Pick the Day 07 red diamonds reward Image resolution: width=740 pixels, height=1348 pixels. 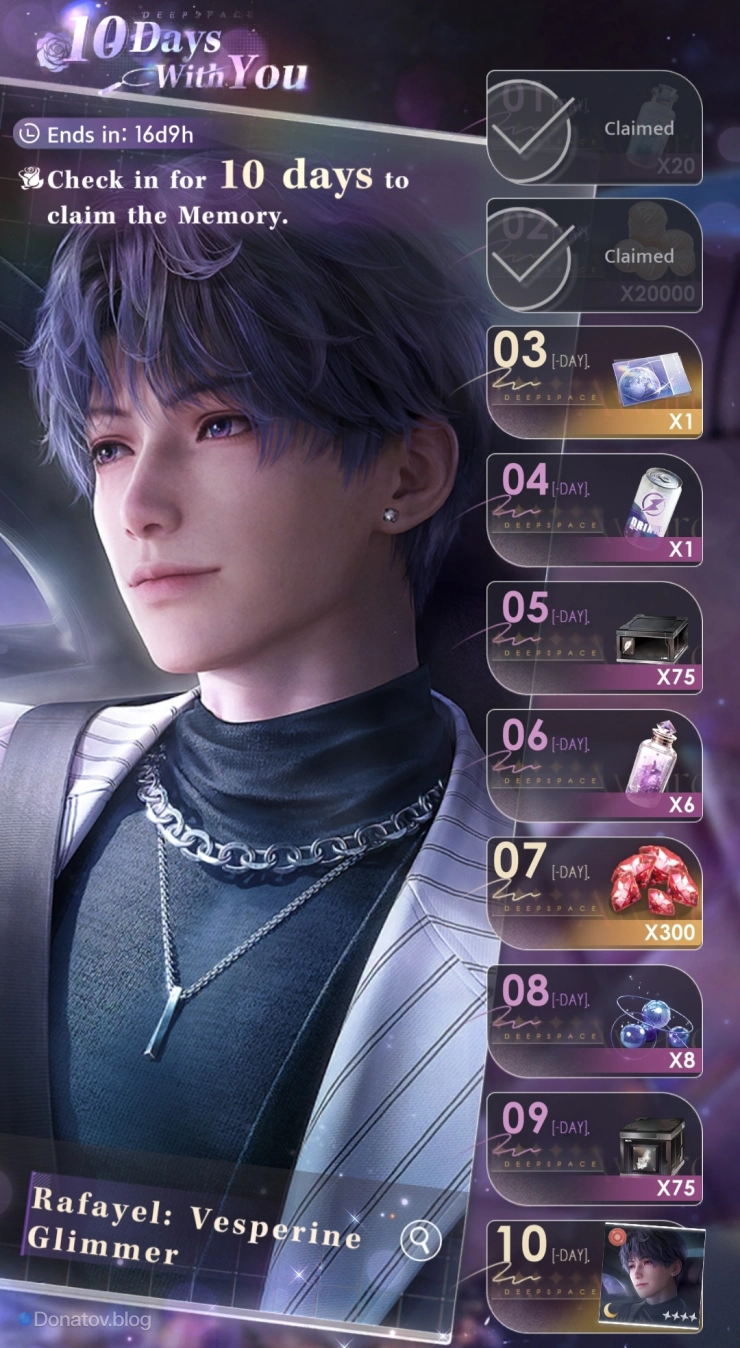[594, 893]
